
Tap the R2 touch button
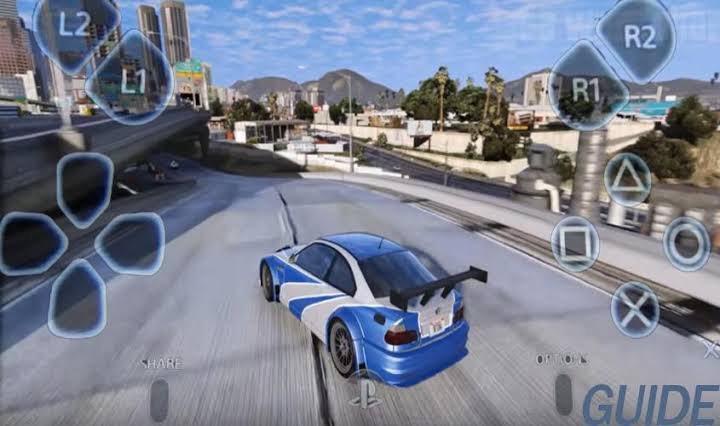tap(637, 38)
